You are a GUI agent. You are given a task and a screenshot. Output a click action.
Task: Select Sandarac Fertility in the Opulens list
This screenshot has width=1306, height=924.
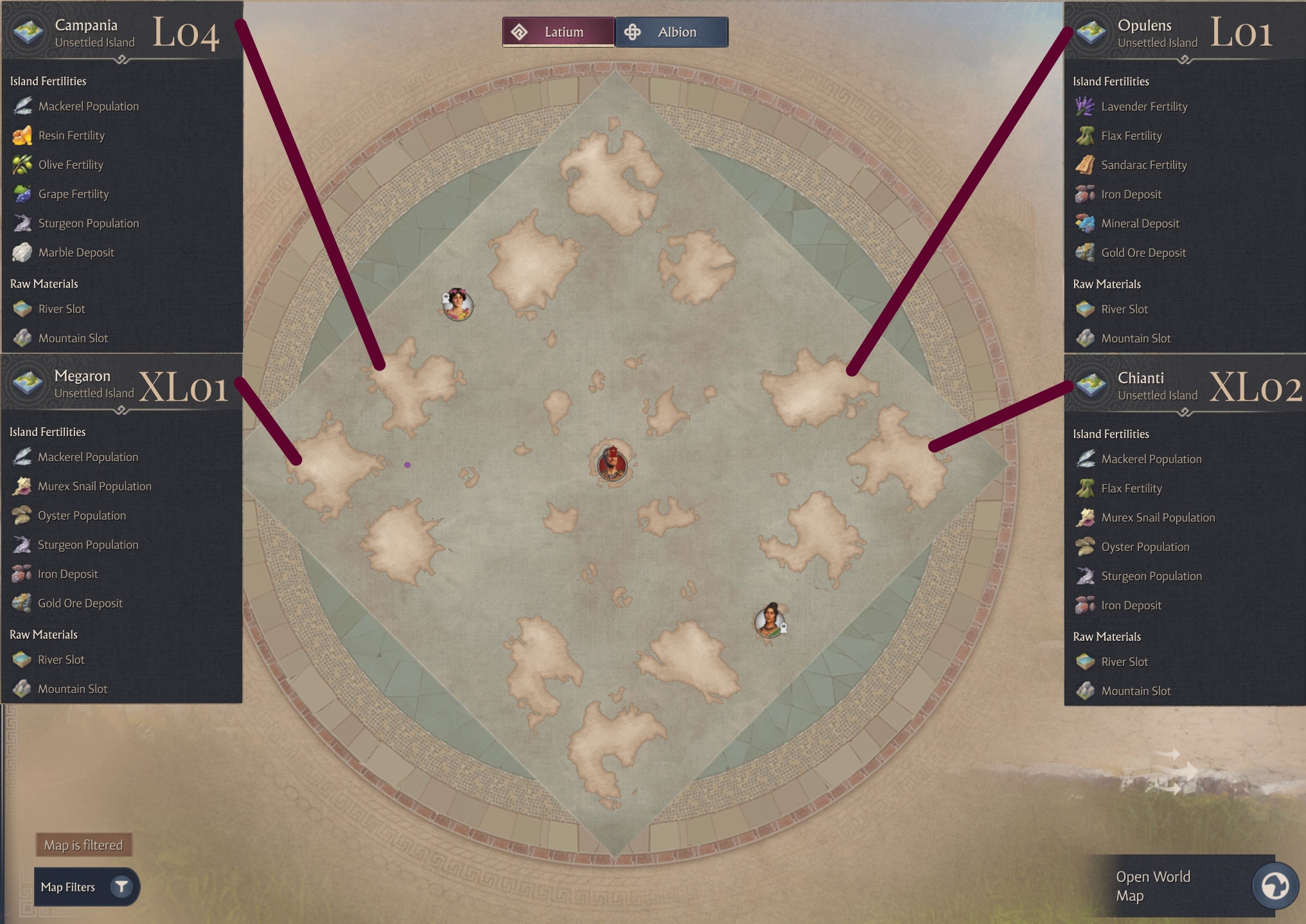click(x=1143, y=165)
